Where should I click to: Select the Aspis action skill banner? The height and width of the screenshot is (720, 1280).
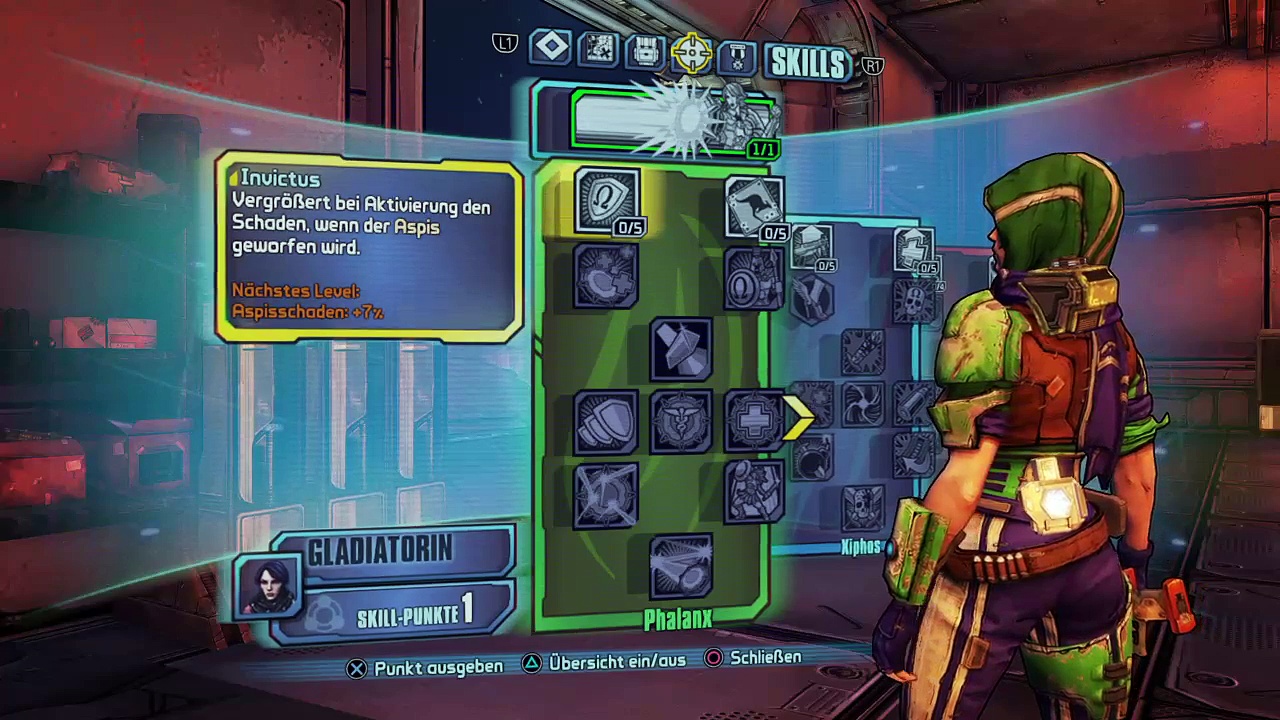click(673, 120)
